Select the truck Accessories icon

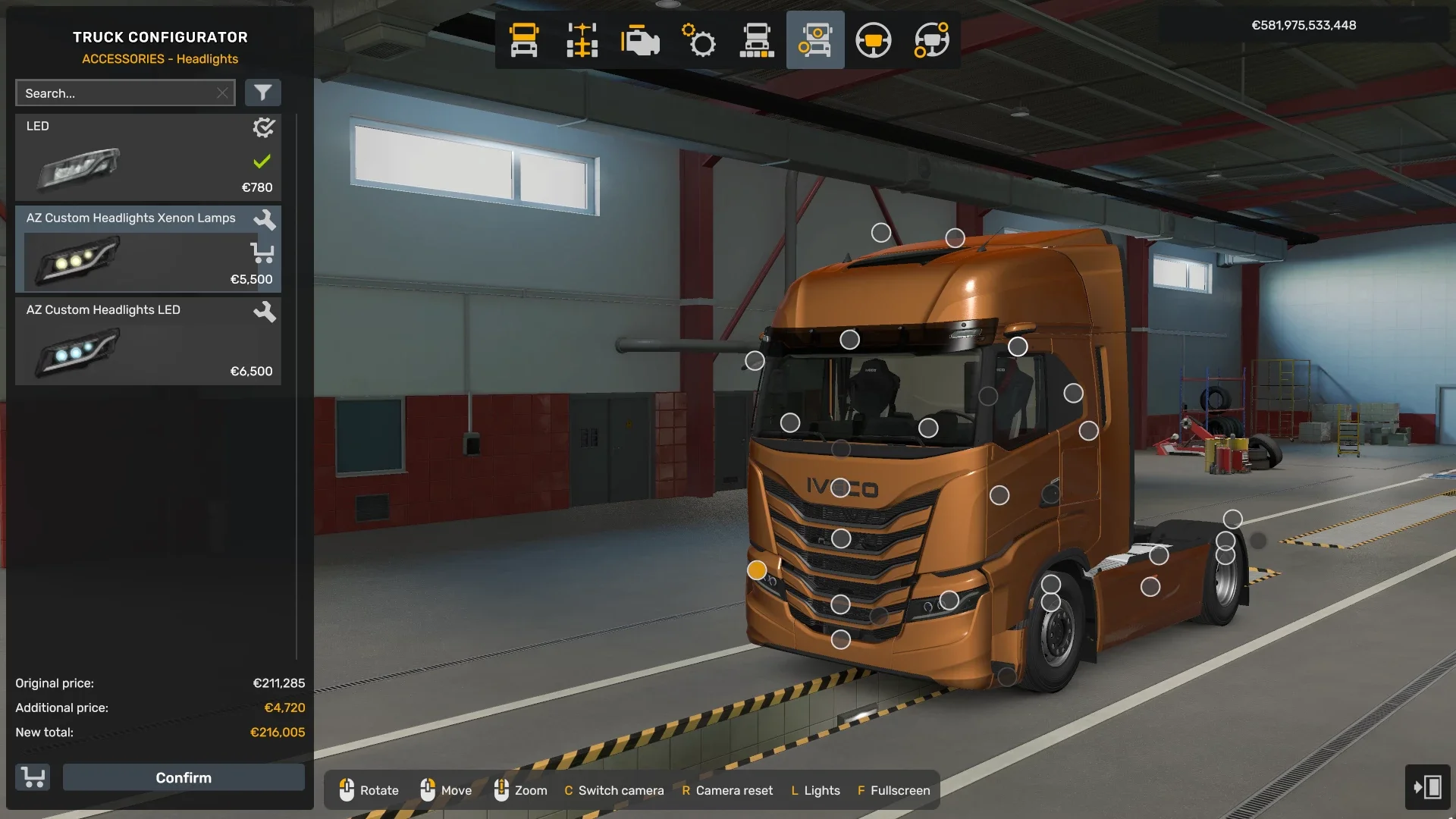(815, 40)
